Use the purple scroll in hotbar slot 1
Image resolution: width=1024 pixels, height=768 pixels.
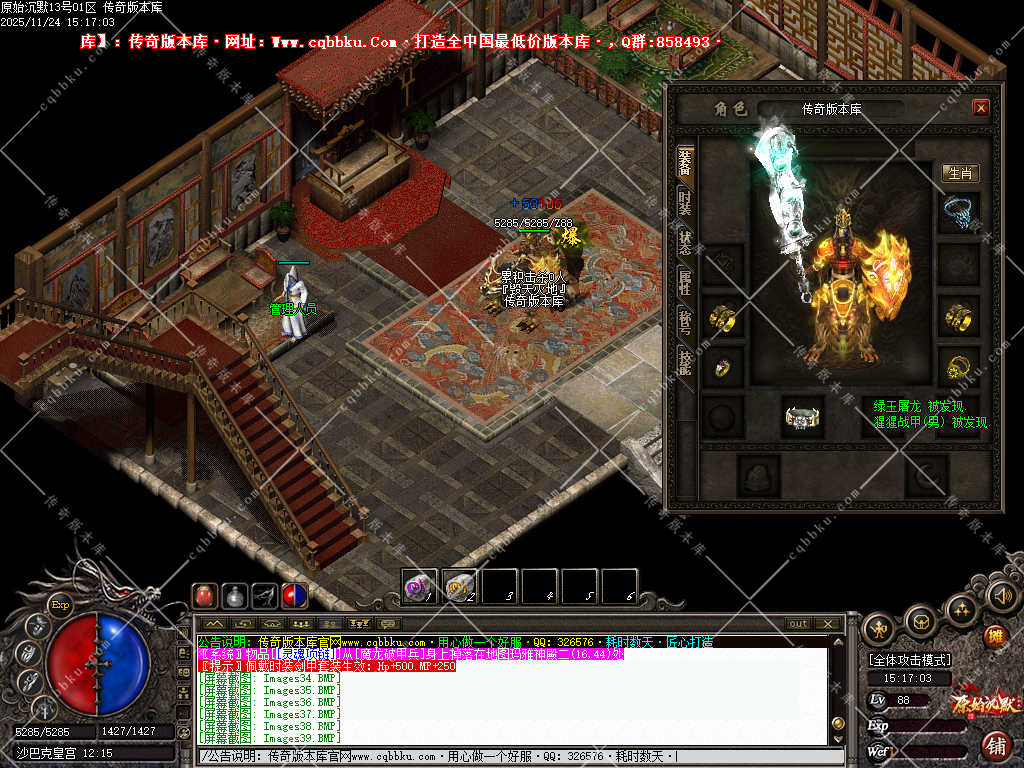point(418,586)
